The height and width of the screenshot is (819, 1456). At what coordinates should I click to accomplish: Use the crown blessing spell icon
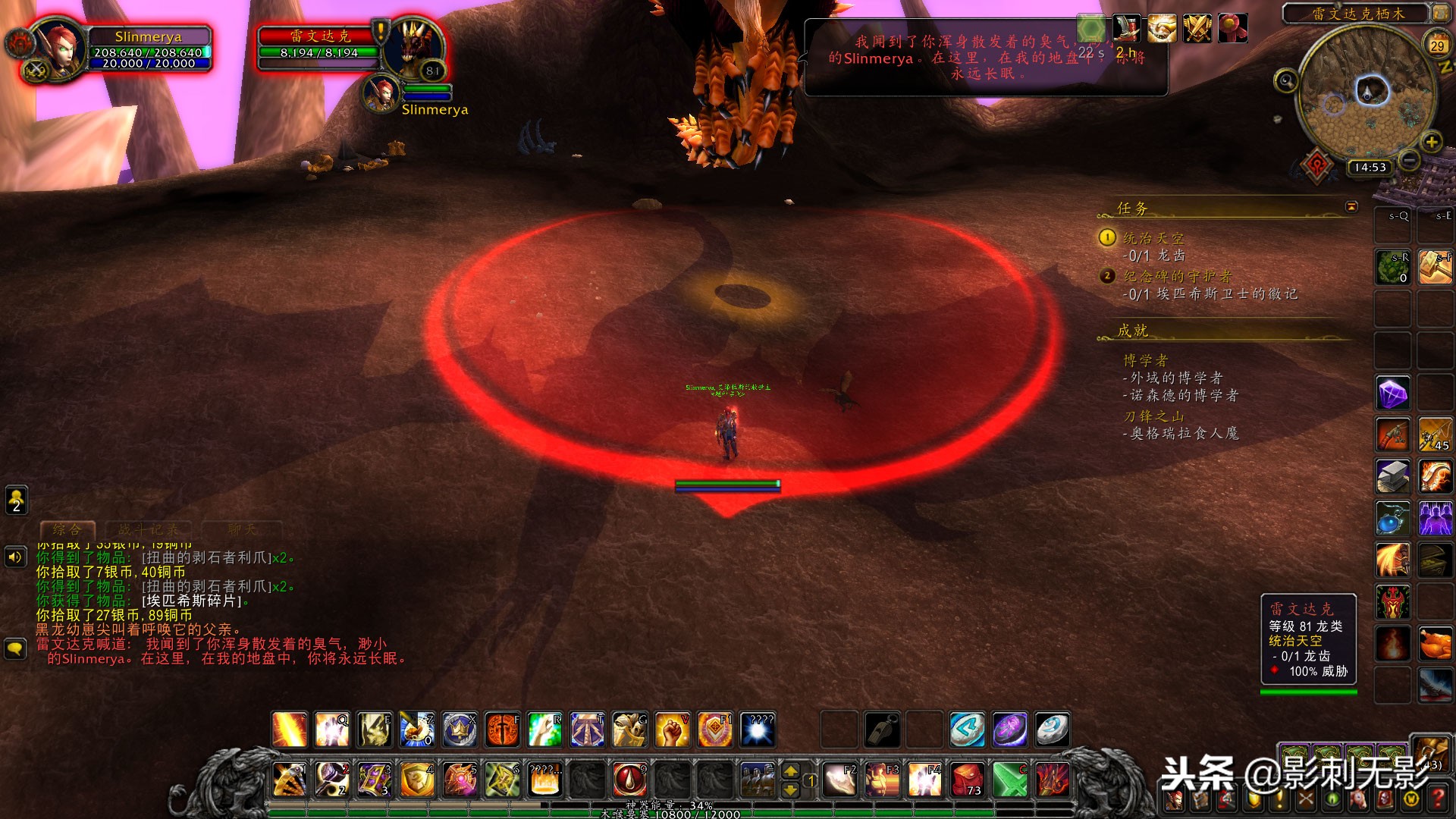[x=460, y=730]
